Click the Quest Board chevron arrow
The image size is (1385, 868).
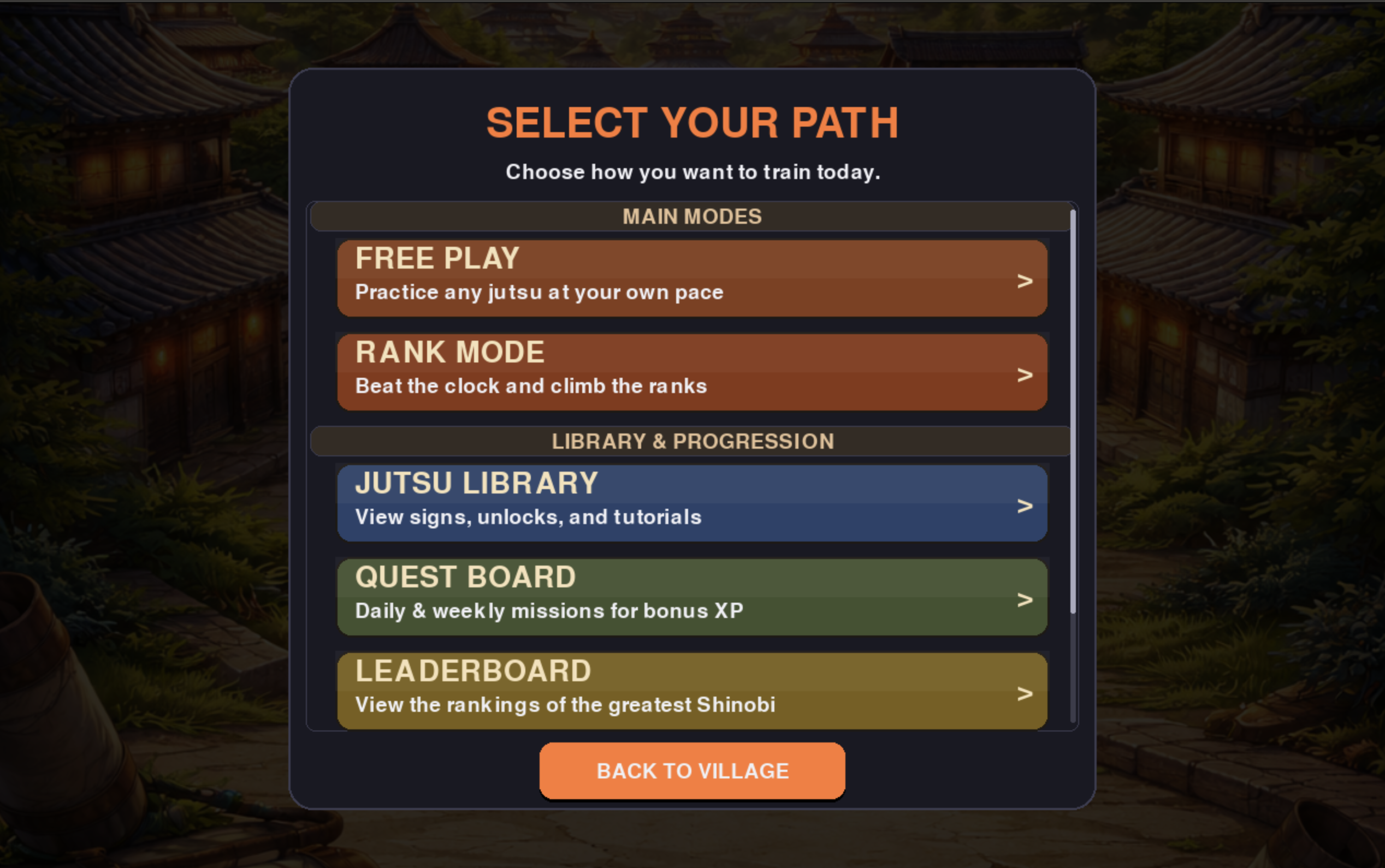[1025, 601]
